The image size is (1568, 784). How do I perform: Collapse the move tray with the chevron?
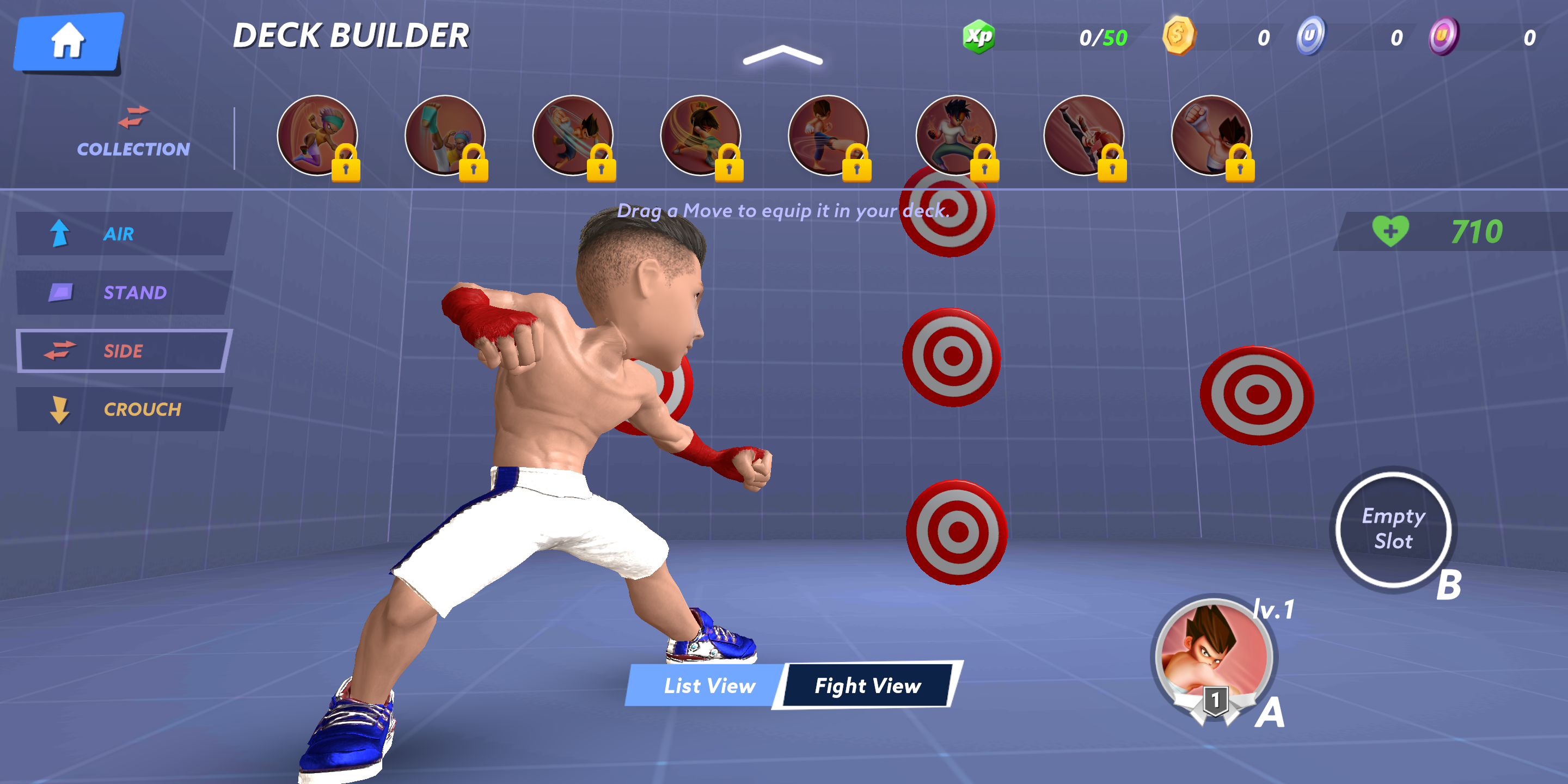782,56
